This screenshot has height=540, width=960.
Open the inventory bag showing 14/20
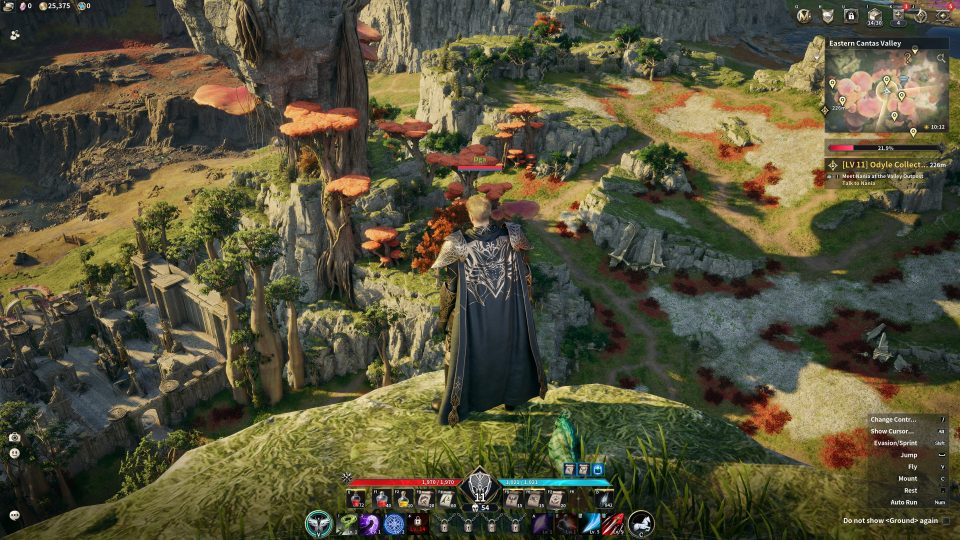(875, 15)
